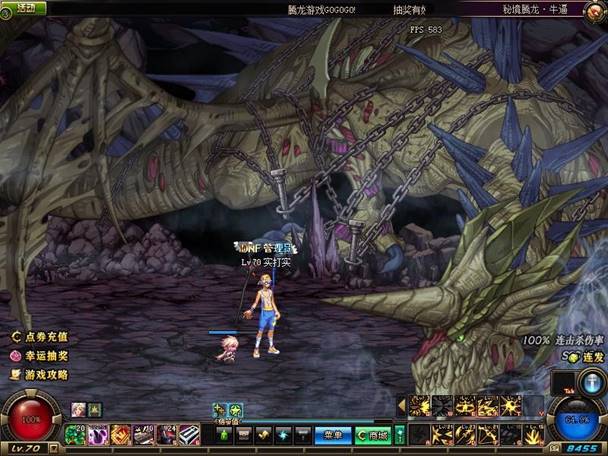Expand the dropdown arrow beside Lv.70
This screenshot has width=608, height=456.
tap(53, 449)
